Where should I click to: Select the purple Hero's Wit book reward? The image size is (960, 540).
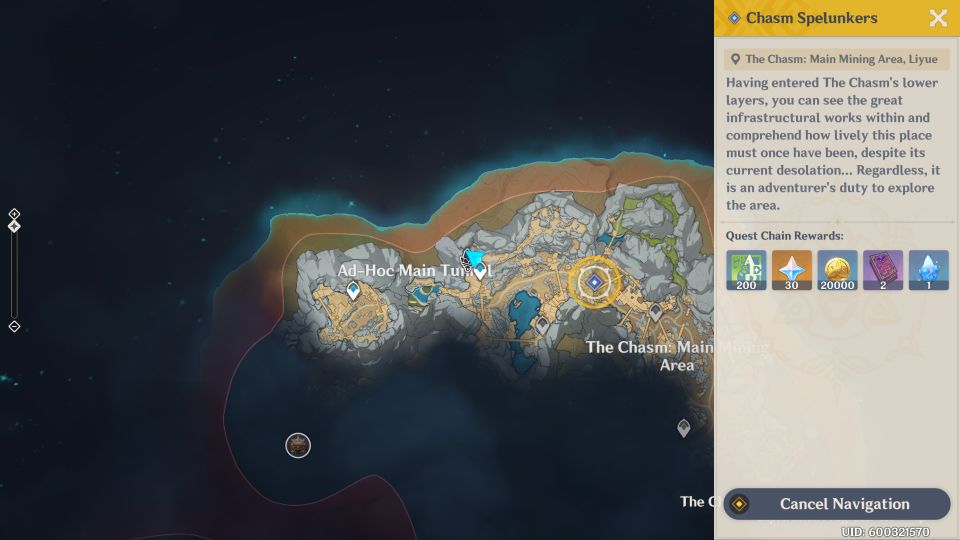point(882,270)
